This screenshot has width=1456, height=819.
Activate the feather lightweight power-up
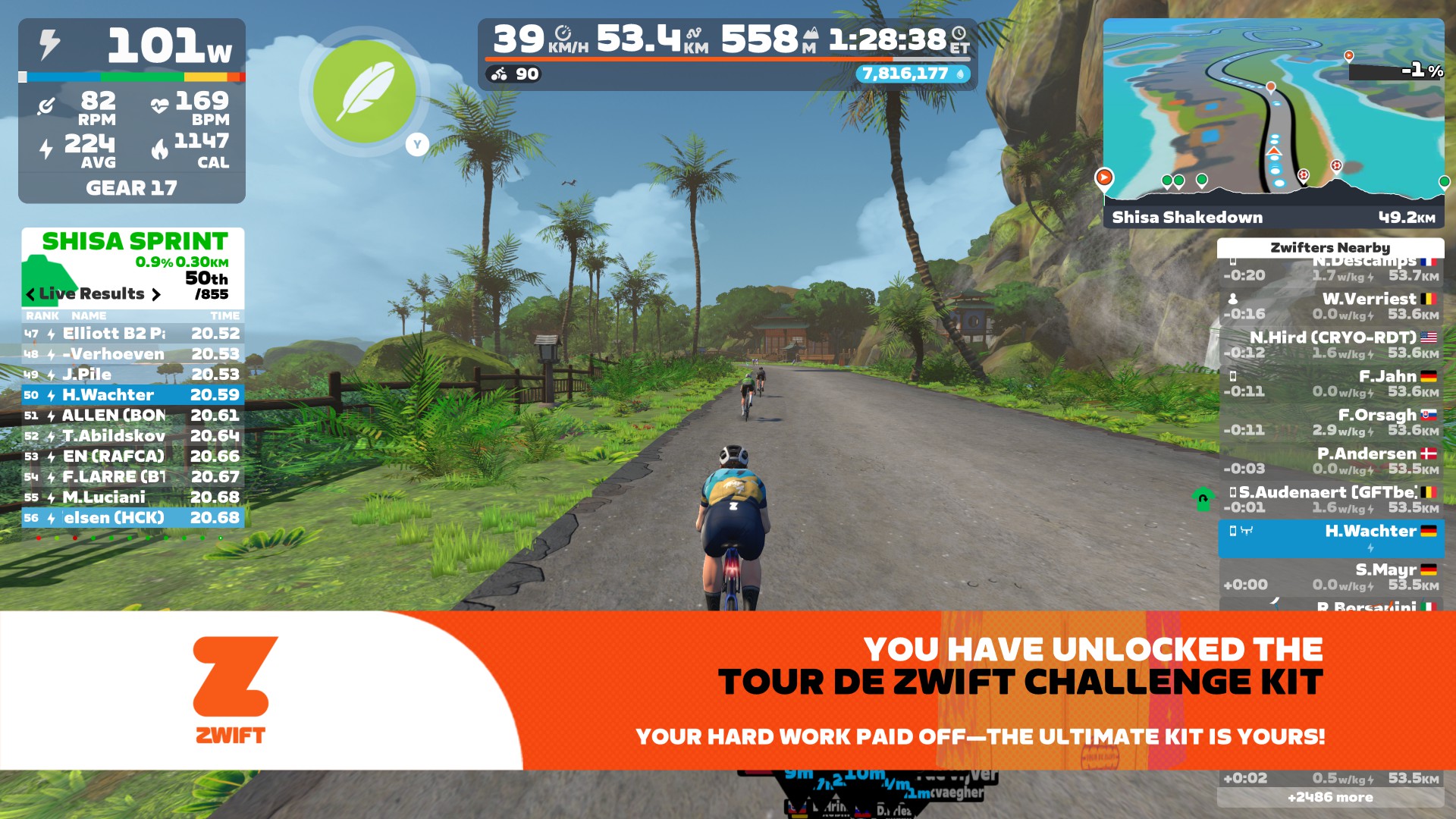(364, 91)
